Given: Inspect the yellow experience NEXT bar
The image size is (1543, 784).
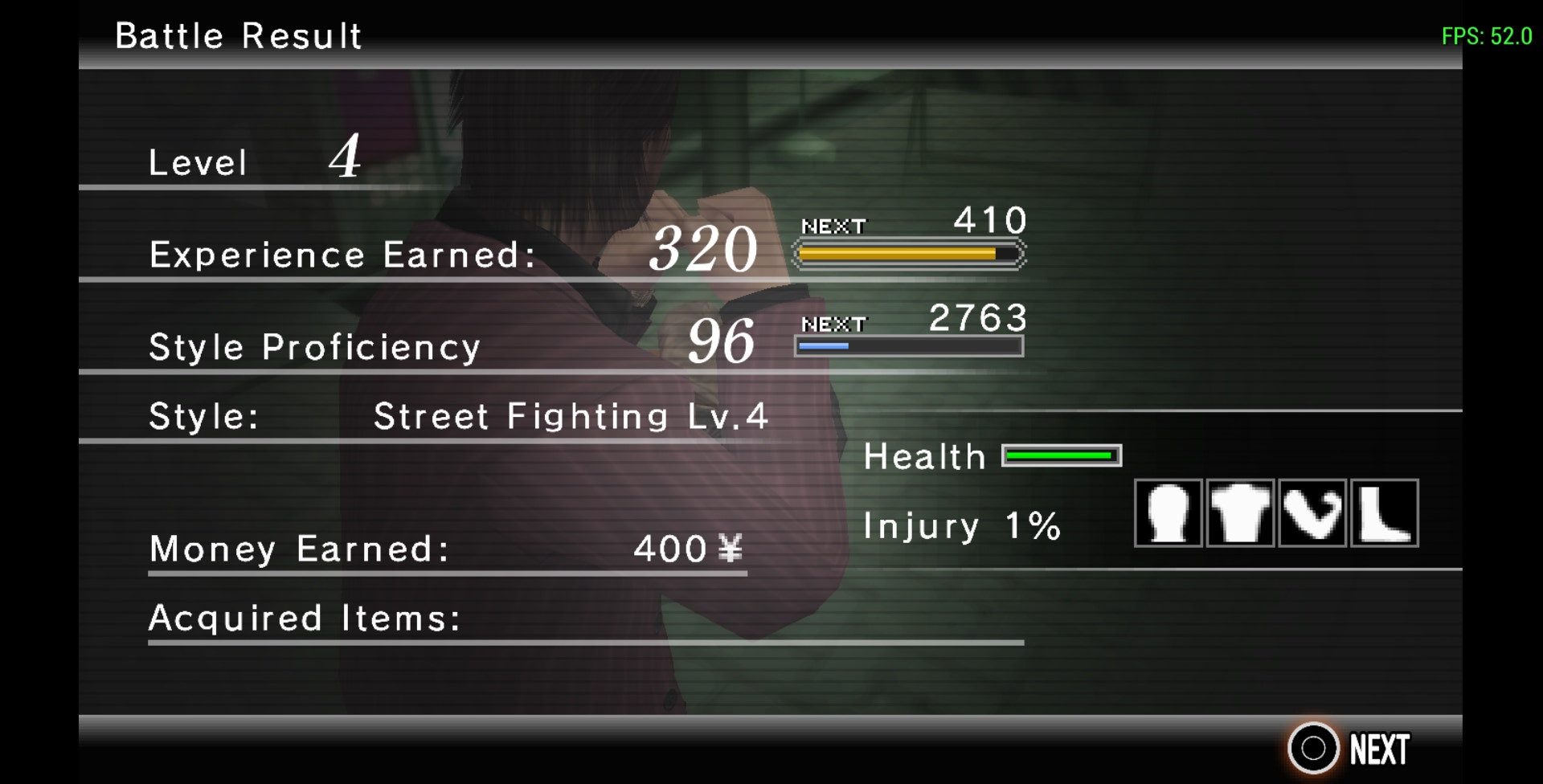Looking at the screenshot, I should [908, 251].
